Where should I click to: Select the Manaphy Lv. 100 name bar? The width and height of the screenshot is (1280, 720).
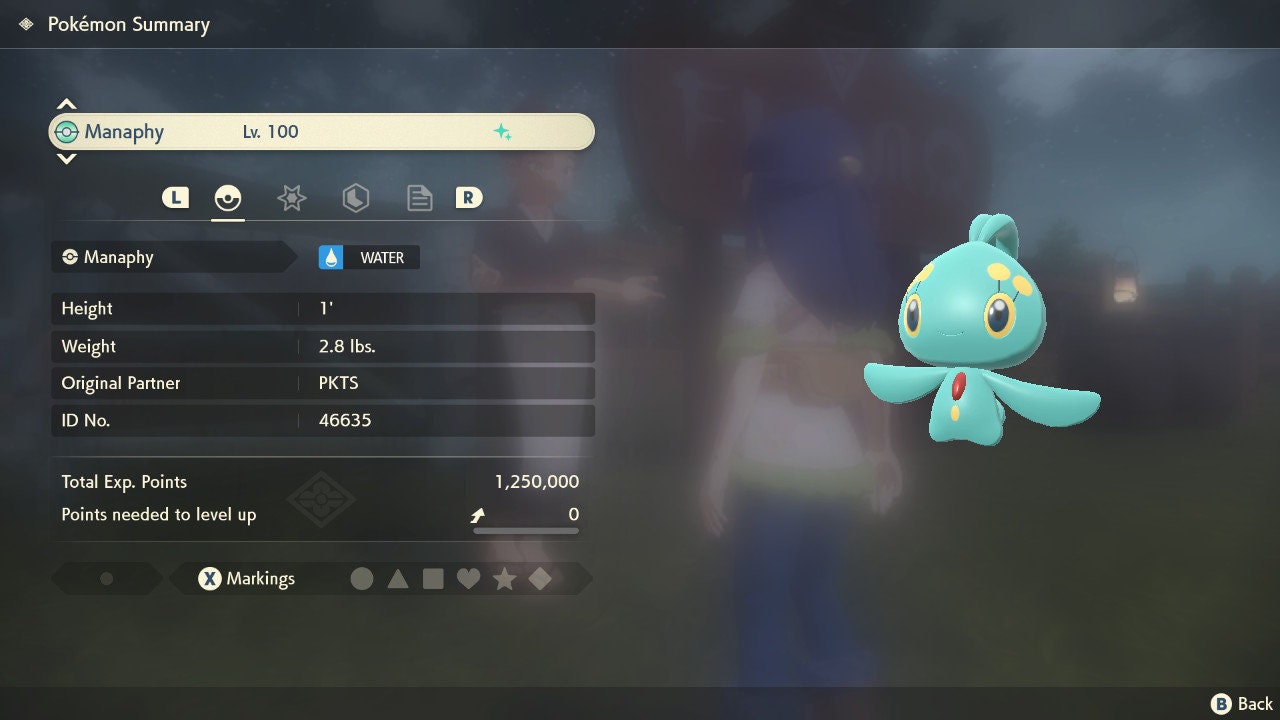[321, 132]
